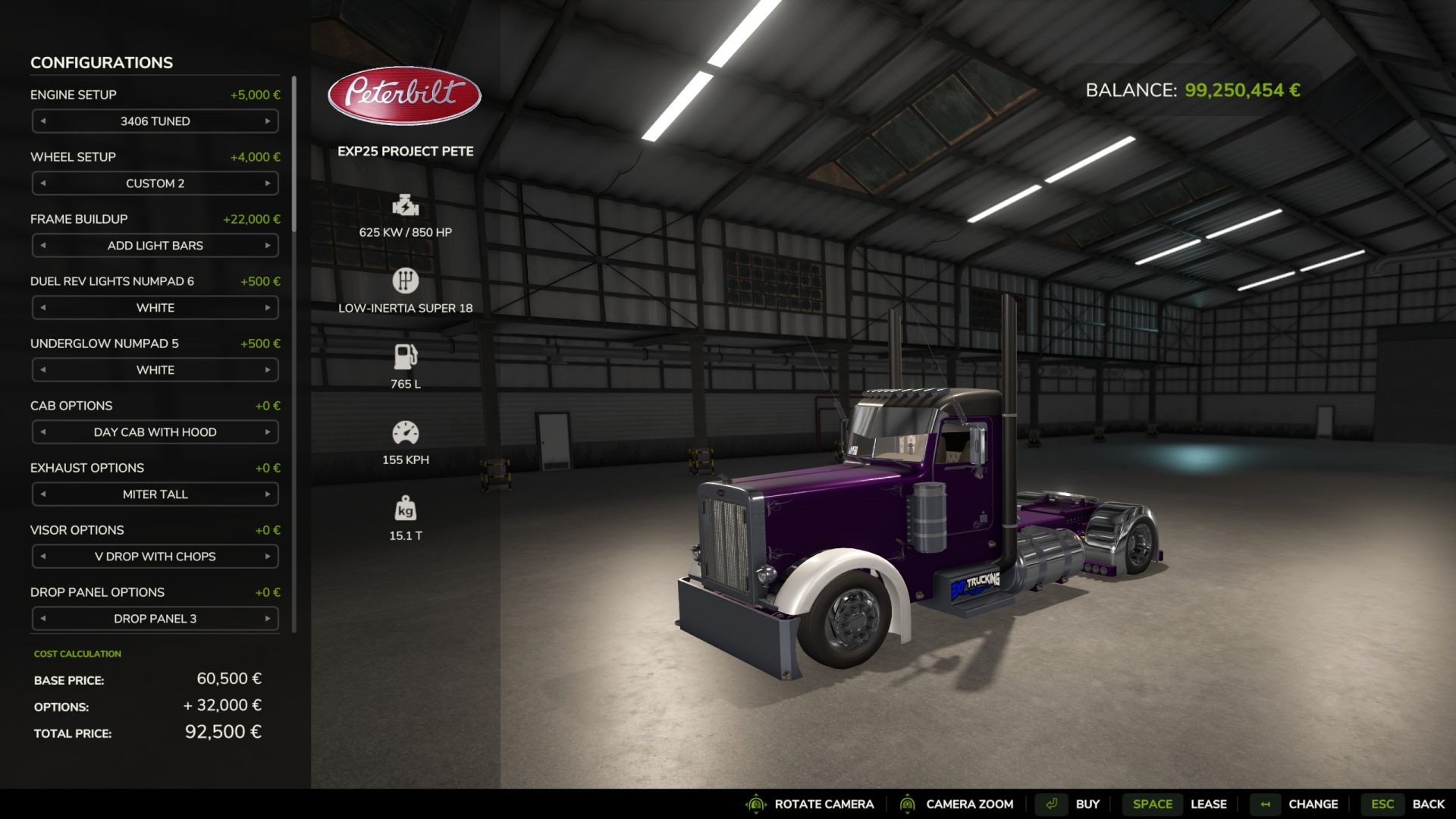Cycle Cab Options forward
Image resolution: width=1456 pixels, height=819 pixels.
(x=268, y=432)
